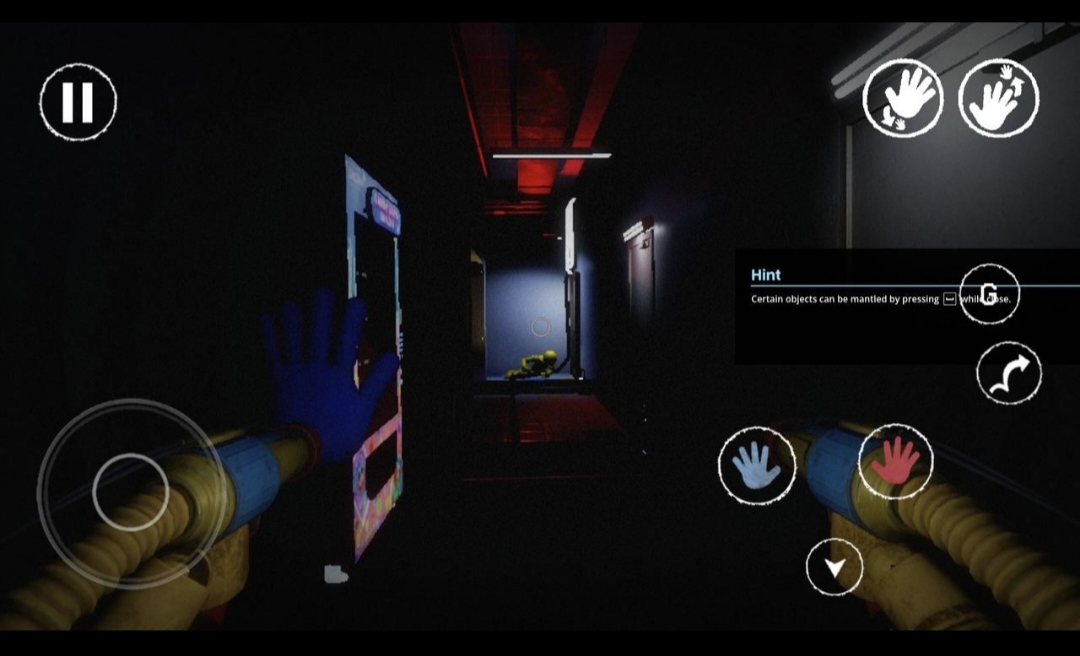Jump using the curved arrow button

coord(1009,374)
